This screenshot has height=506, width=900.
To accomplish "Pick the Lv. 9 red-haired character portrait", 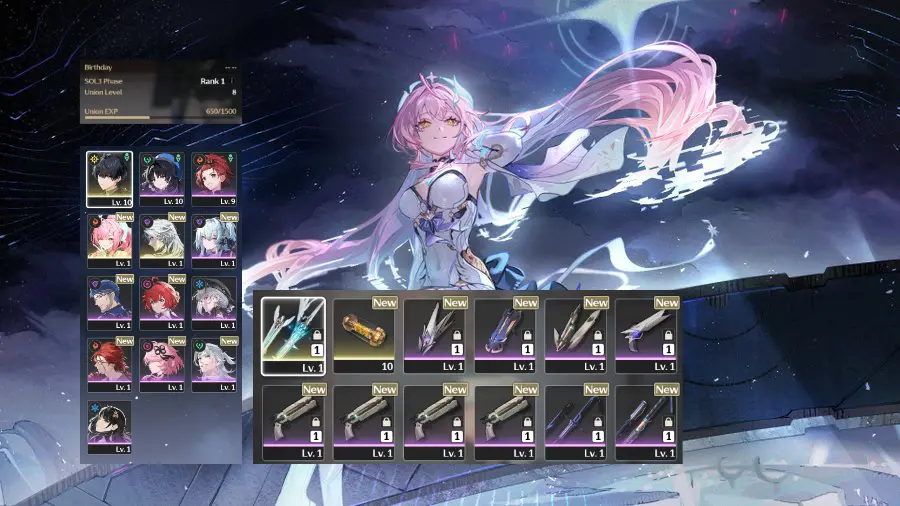I will 213,177.
